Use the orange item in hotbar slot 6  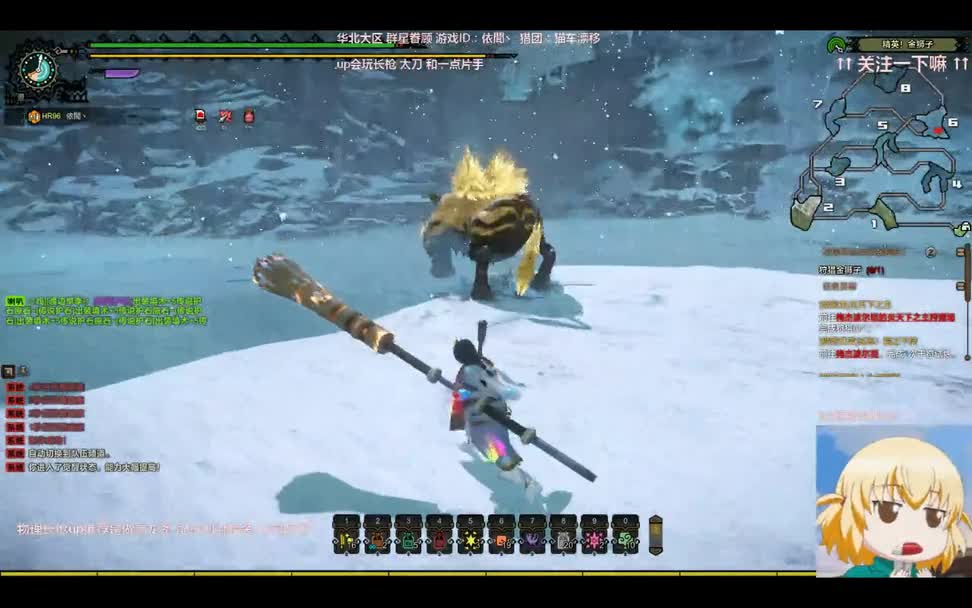pos(501,536)
